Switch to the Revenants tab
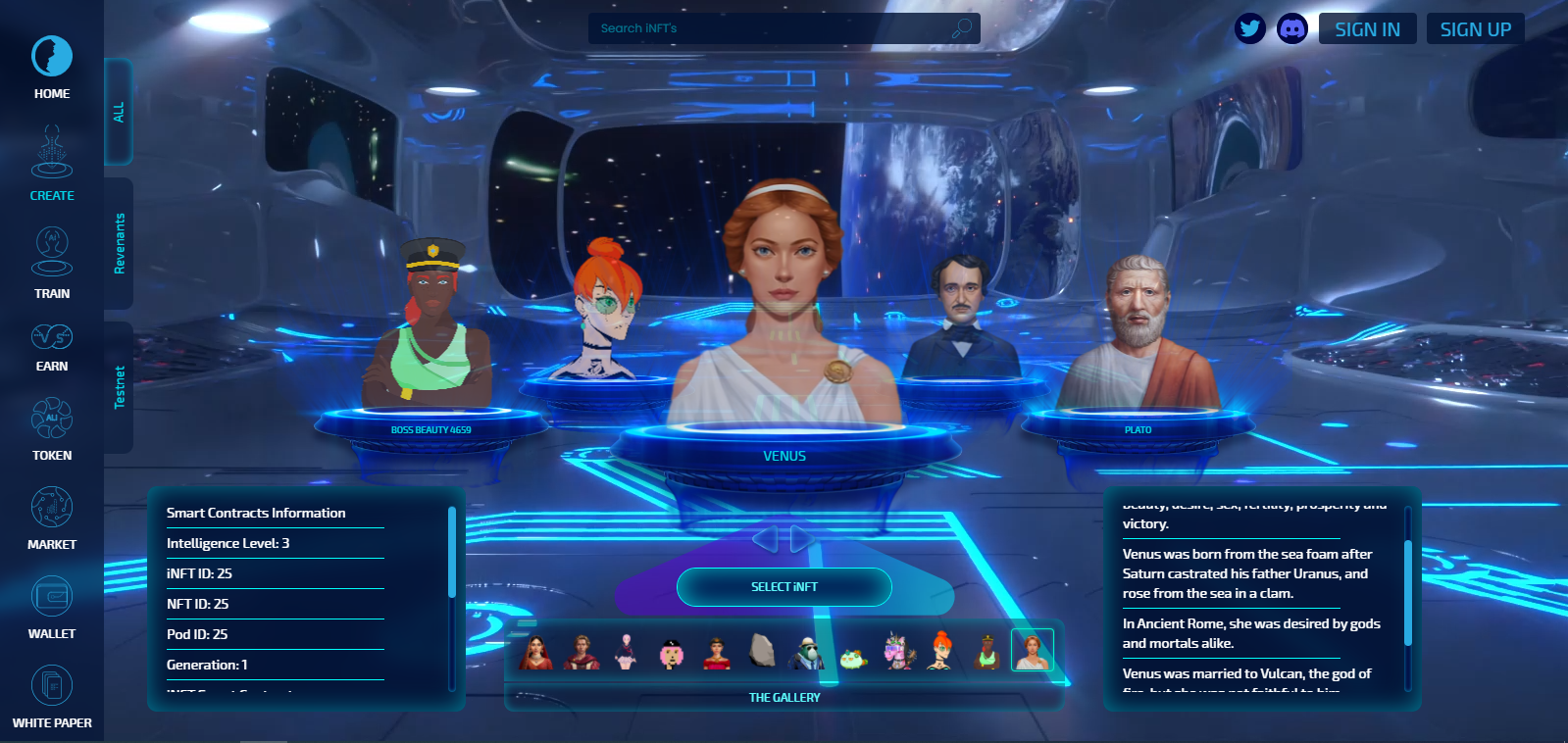This screenshot has width=1568, height=743. pos(120,243)
